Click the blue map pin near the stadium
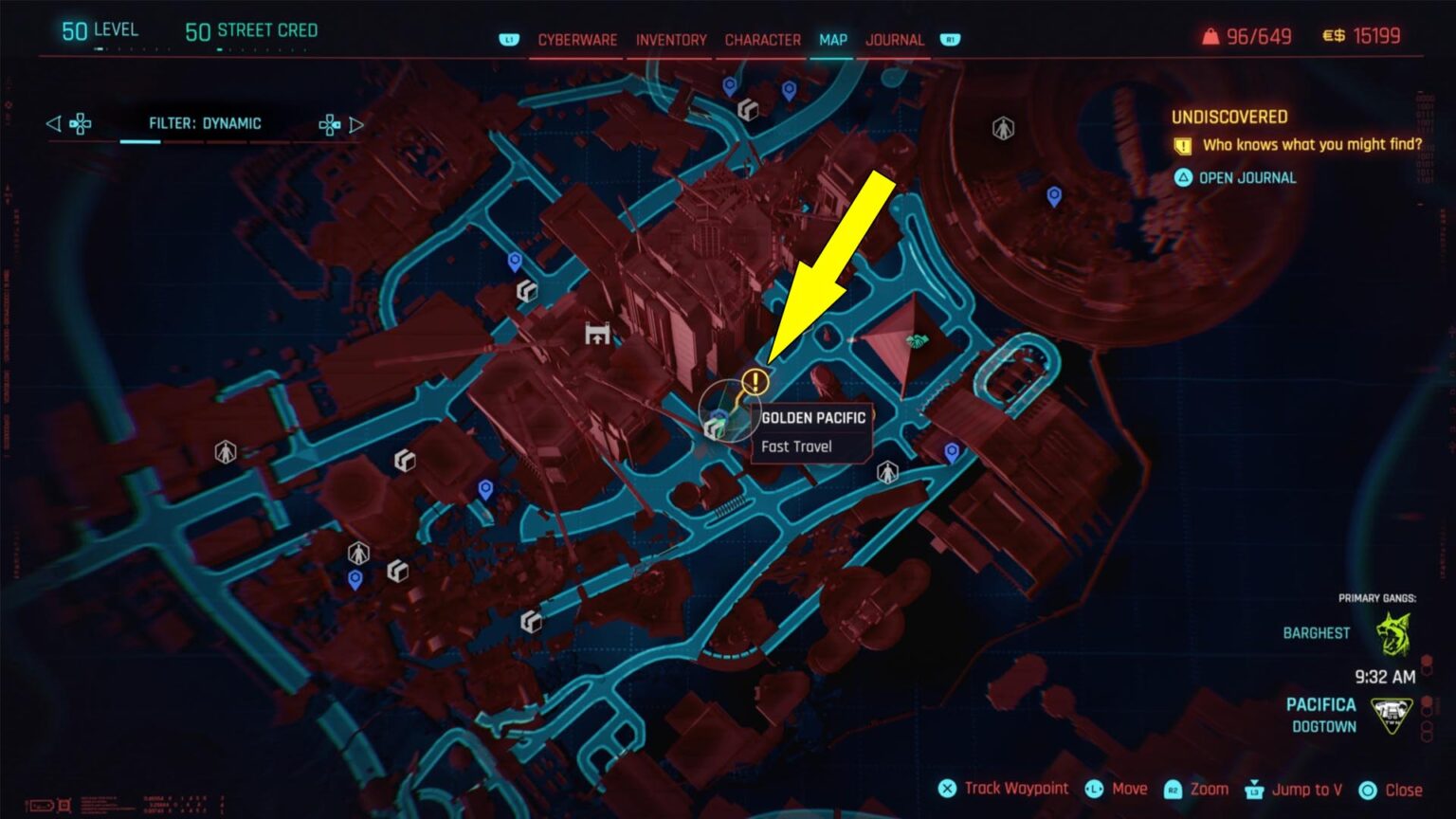1456x819 pixels. click(1052, 196)
